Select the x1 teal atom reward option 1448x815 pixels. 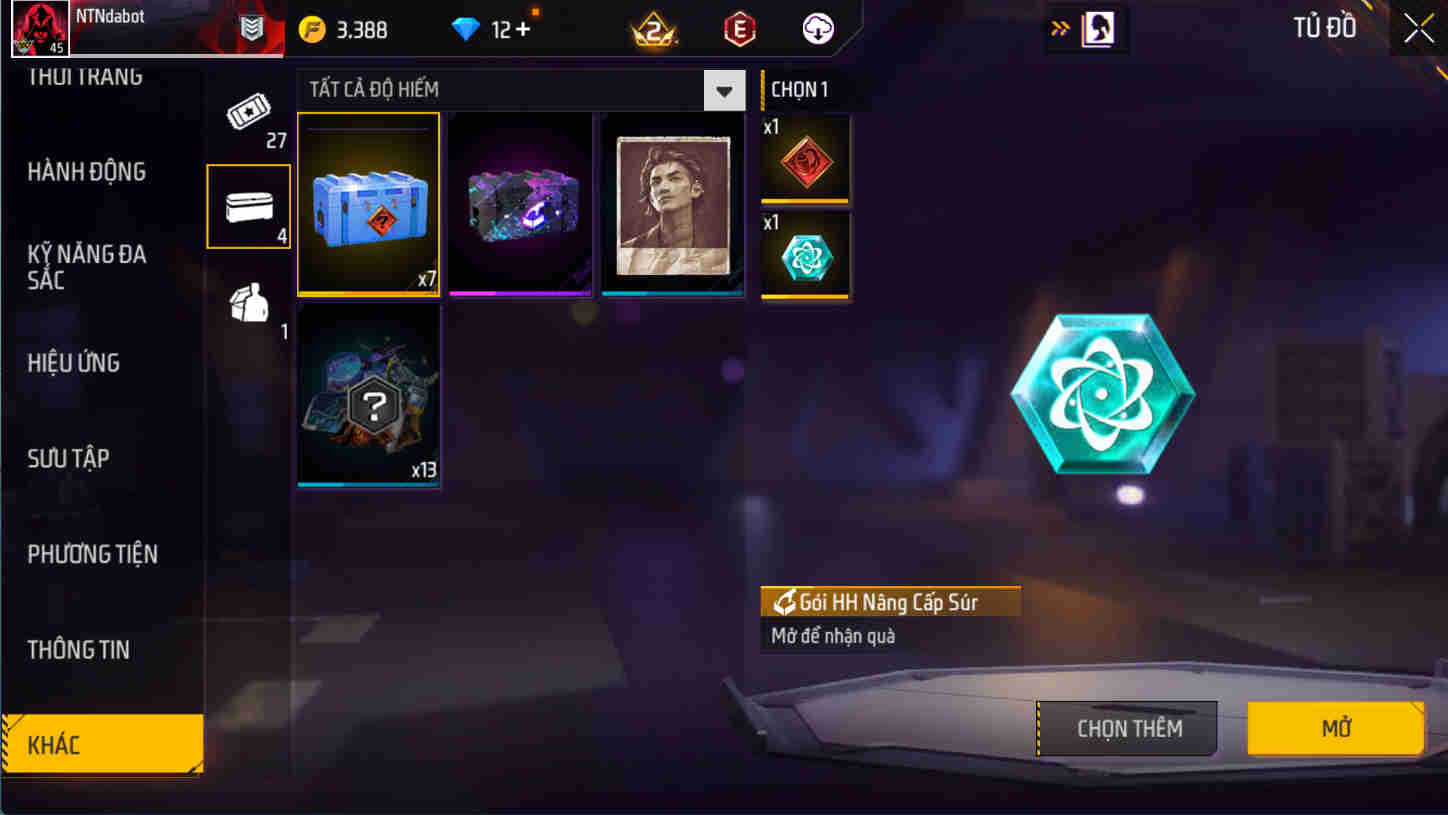(805, 251)
